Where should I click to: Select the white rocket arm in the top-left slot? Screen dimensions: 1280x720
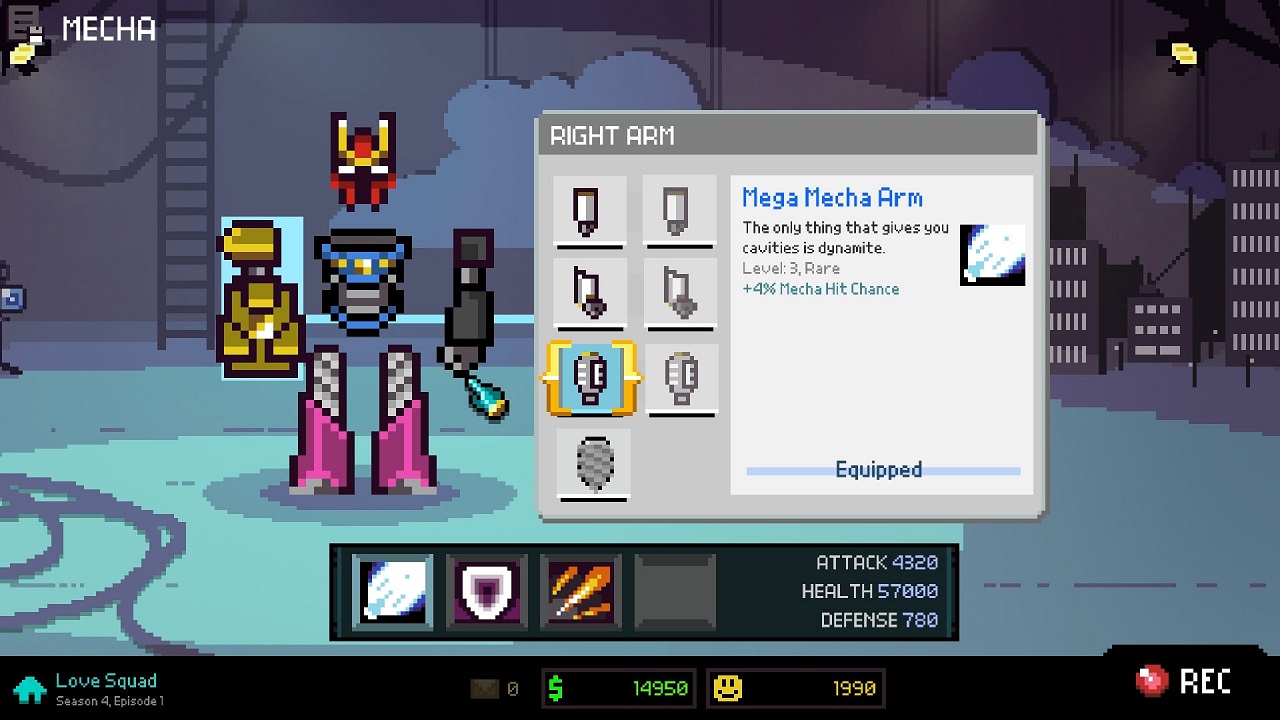(x=589, y=211)
